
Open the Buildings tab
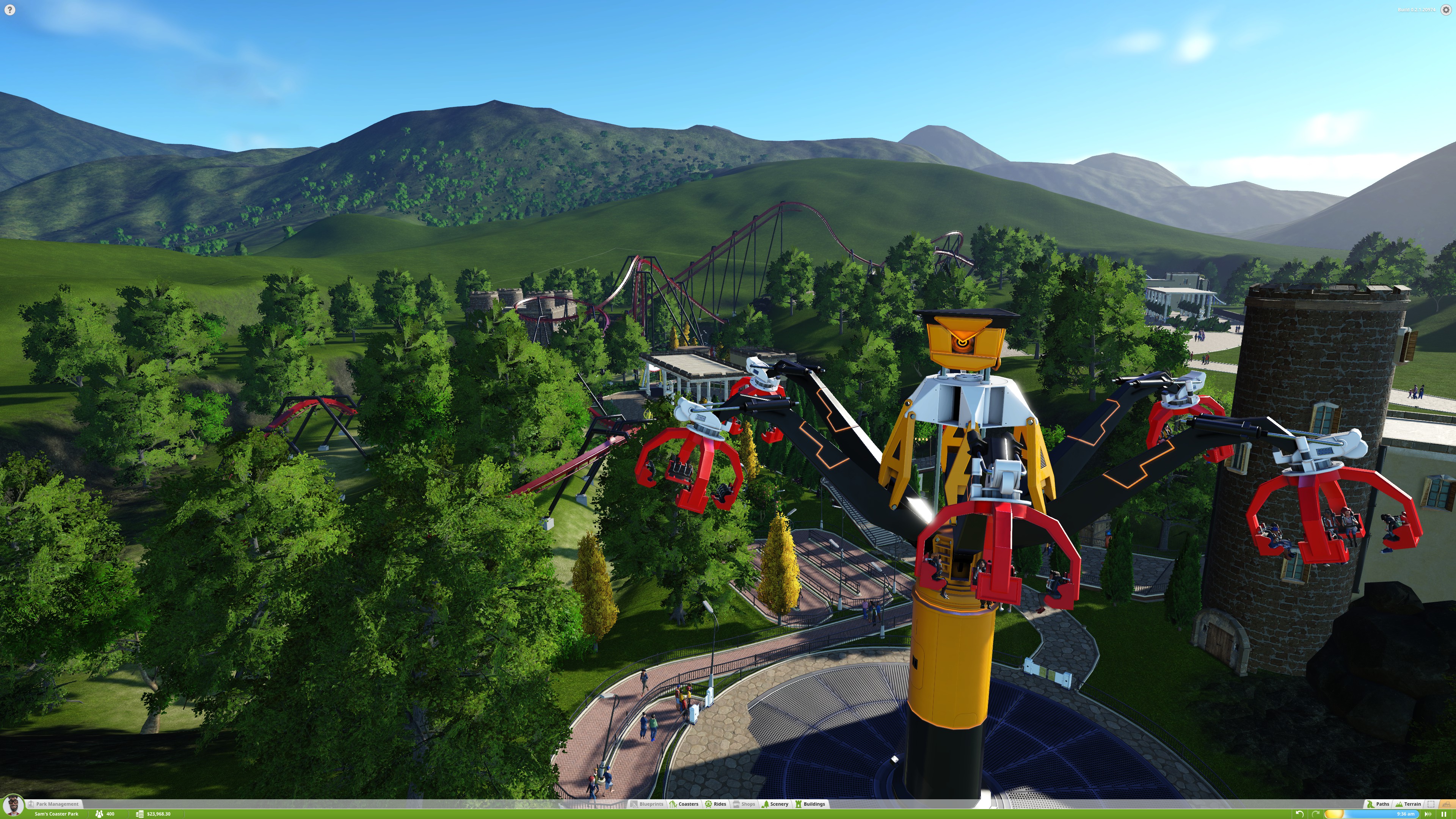(810, 804)
